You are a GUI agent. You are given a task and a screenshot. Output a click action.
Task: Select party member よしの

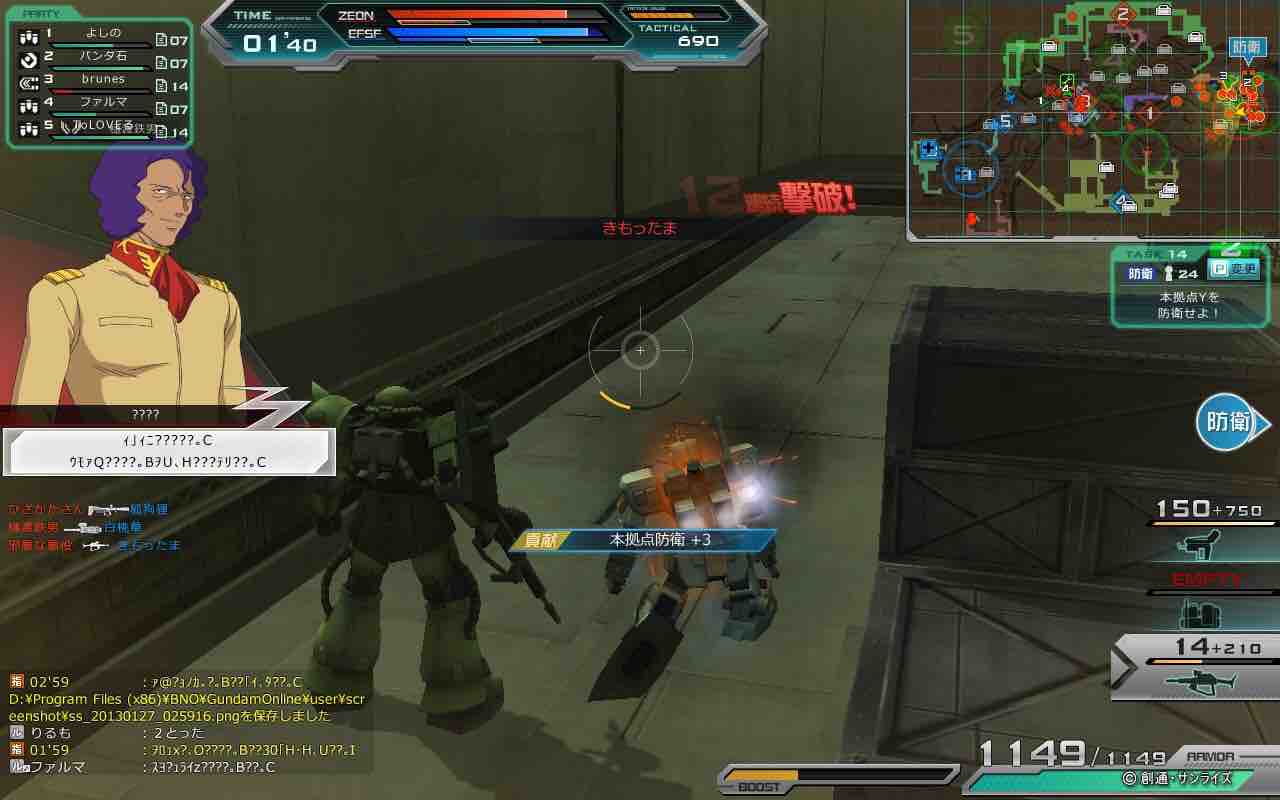point(100,37)
